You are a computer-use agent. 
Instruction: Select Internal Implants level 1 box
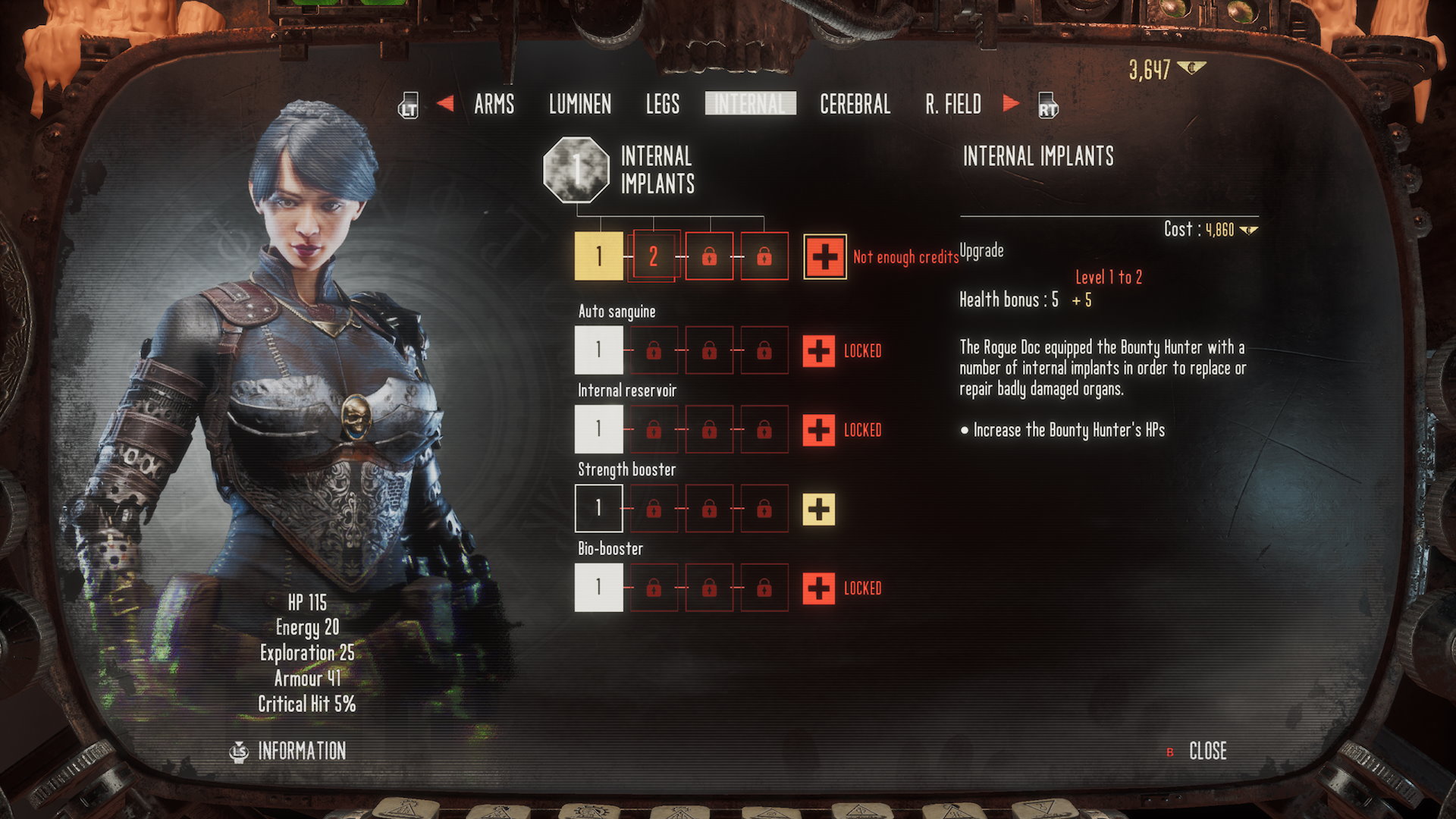tap(599, 256)
